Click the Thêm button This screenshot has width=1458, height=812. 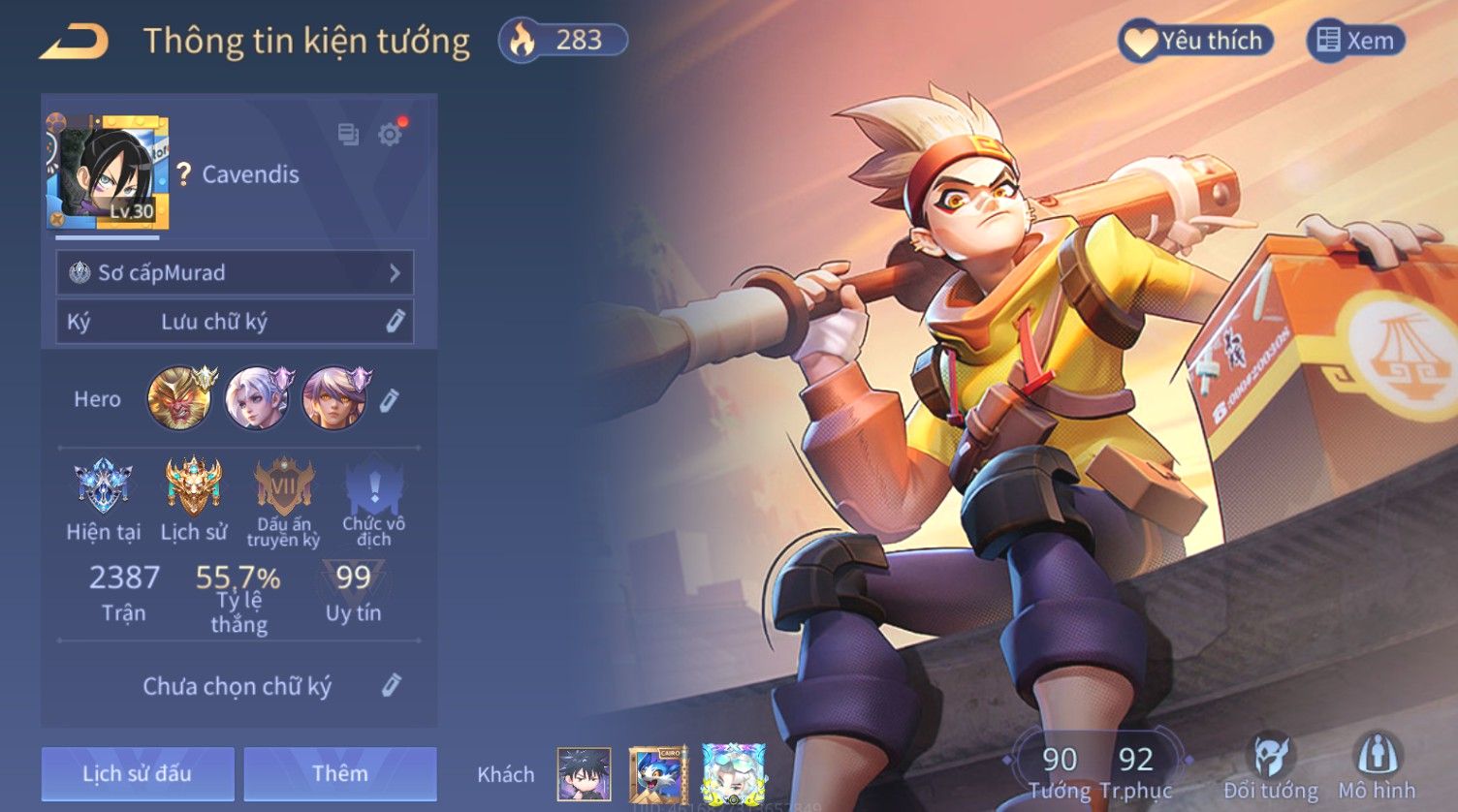click(x=339, y=773)
